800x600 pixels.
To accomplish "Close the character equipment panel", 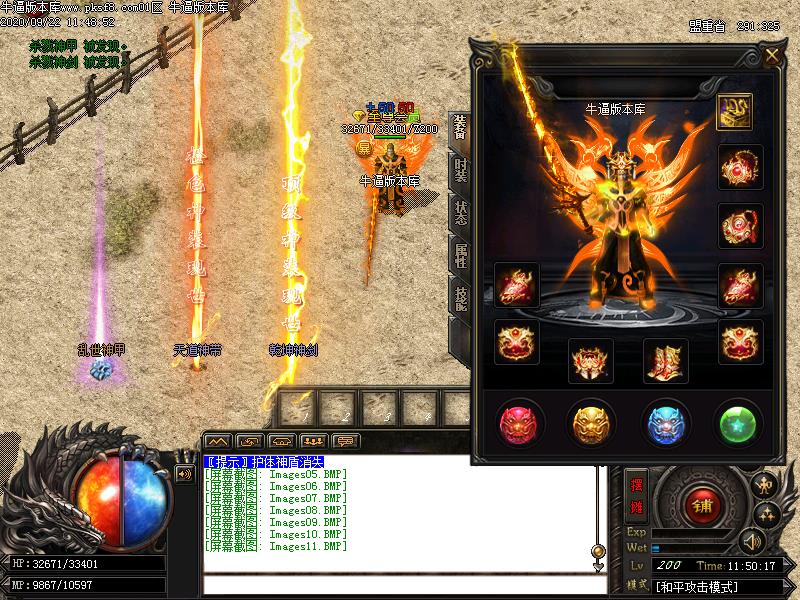I will (x=772, y=57).
